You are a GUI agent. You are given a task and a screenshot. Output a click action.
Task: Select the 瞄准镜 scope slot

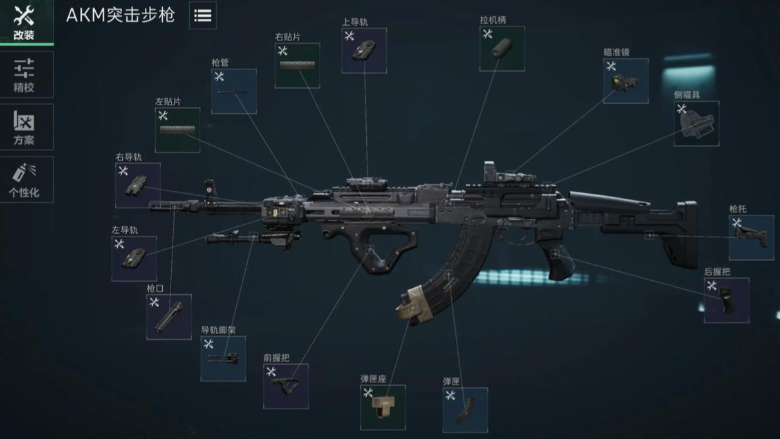coord(625,81)
